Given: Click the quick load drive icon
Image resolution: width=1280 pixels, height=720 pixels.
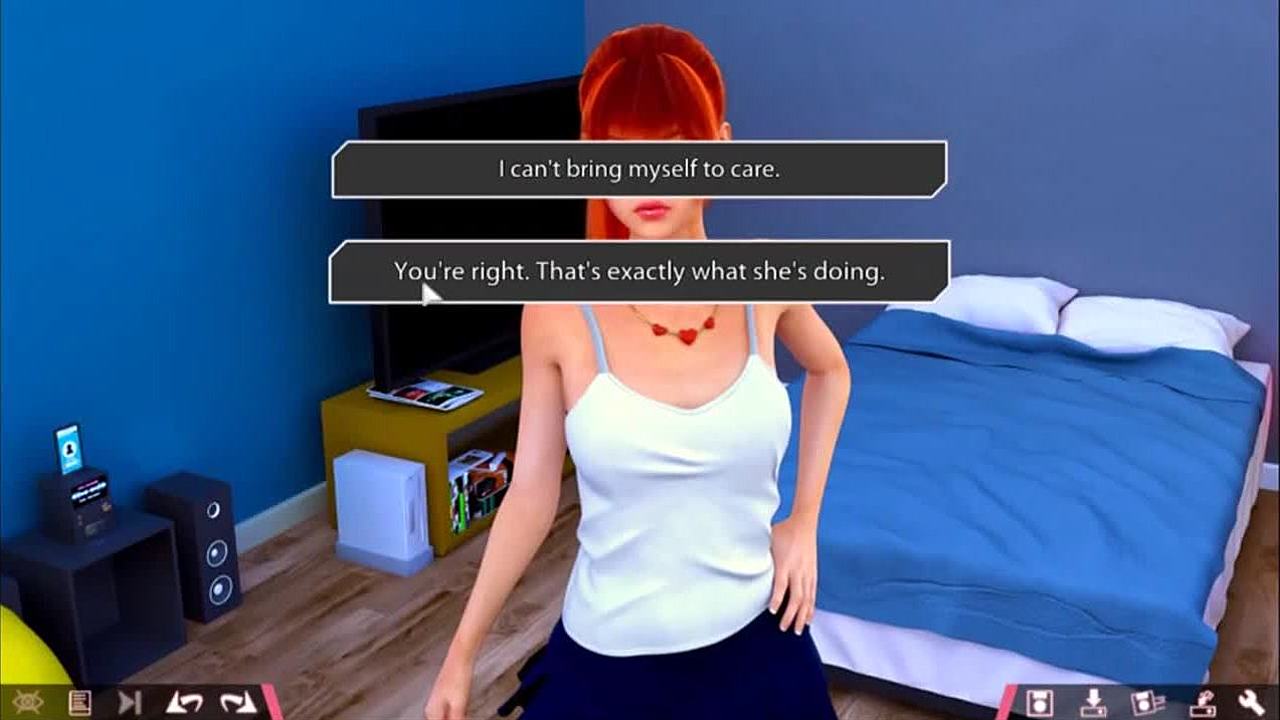Looking at the screenshot, I should click(1201, 702).
